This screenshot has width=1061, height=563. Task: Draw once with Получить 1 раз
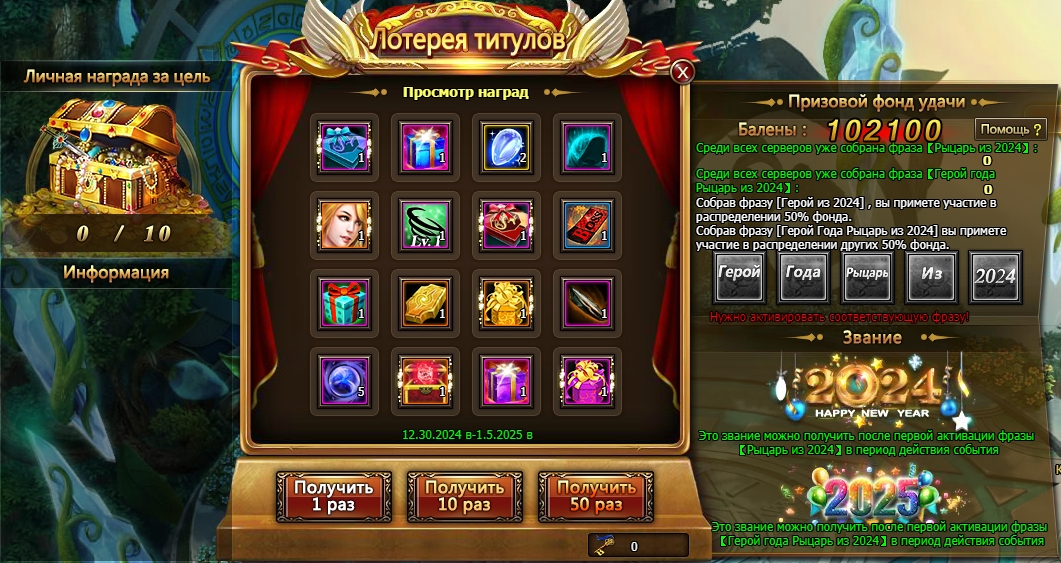click(x=319, y=496)
